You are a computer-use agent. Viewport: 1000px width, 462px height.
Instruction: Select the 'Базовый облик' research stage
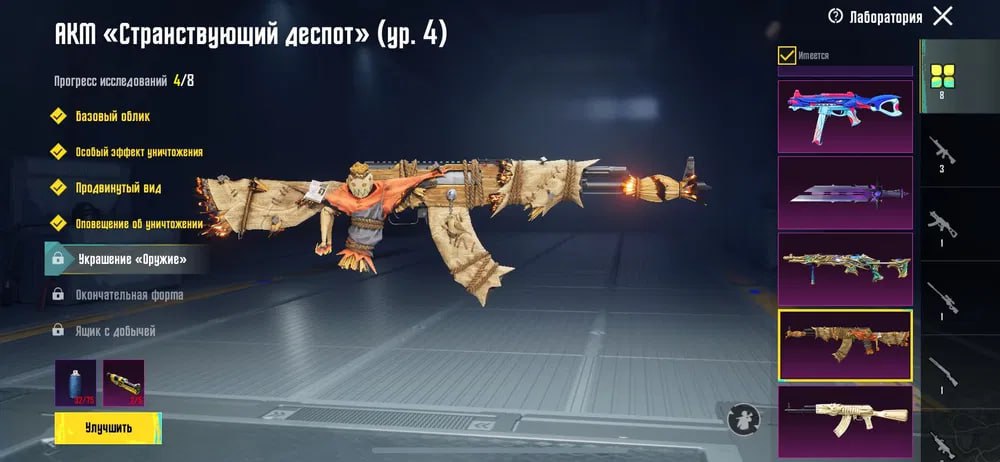coord(112,116)
